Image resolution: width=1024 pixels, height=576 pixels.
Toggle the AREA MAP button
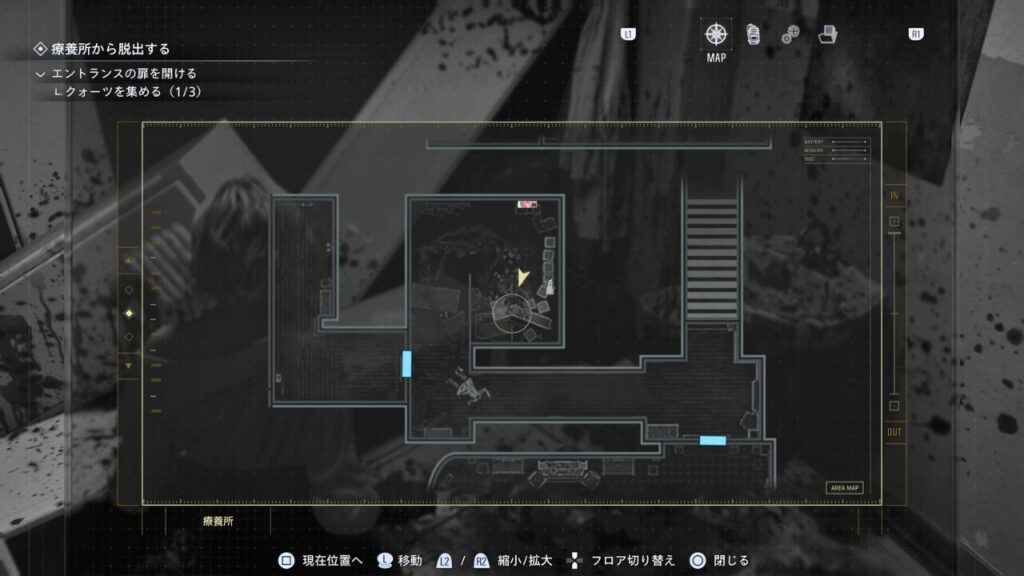click(844, 488)
